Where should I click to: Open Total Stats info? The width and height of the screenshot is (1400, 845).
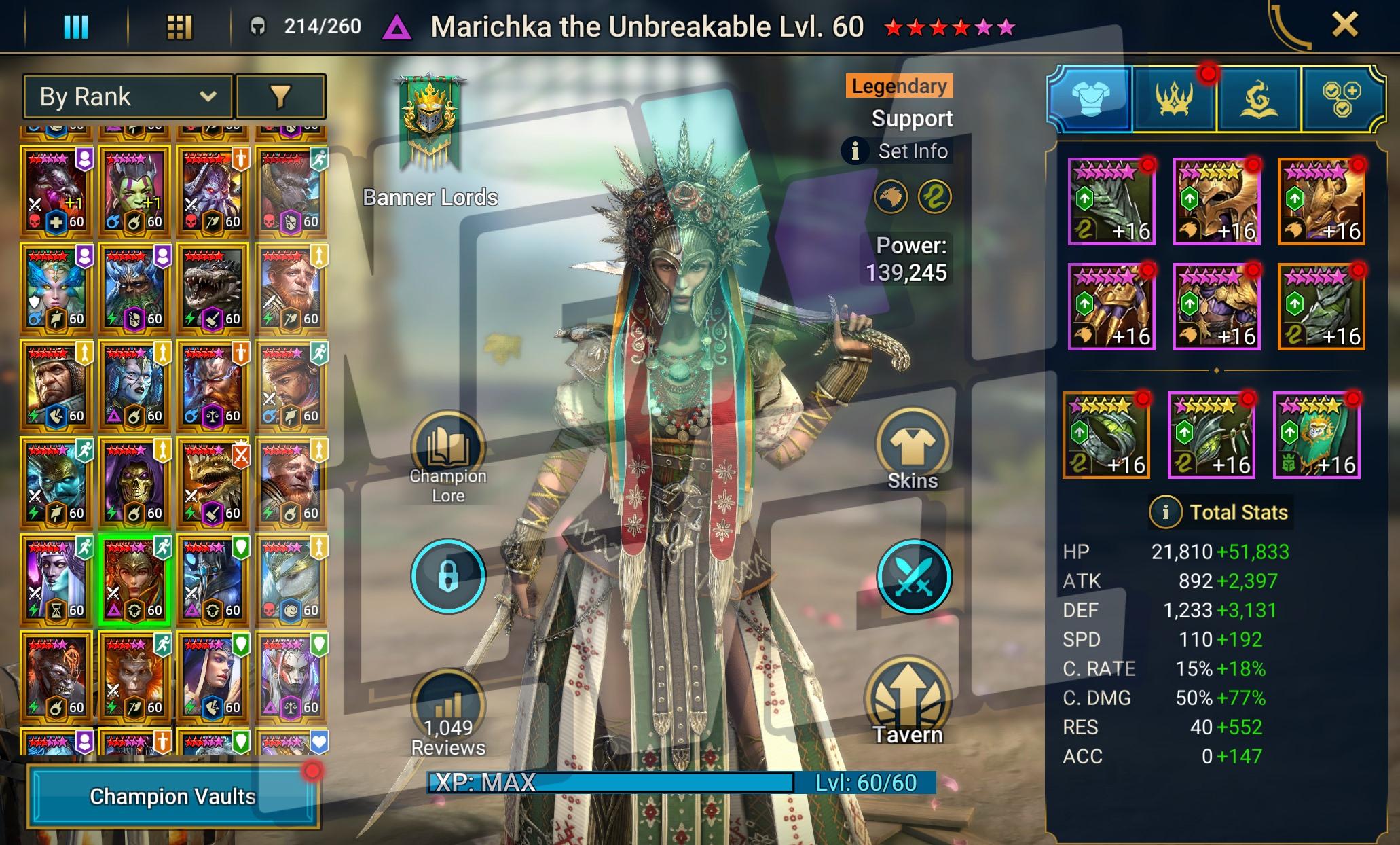1165,512
